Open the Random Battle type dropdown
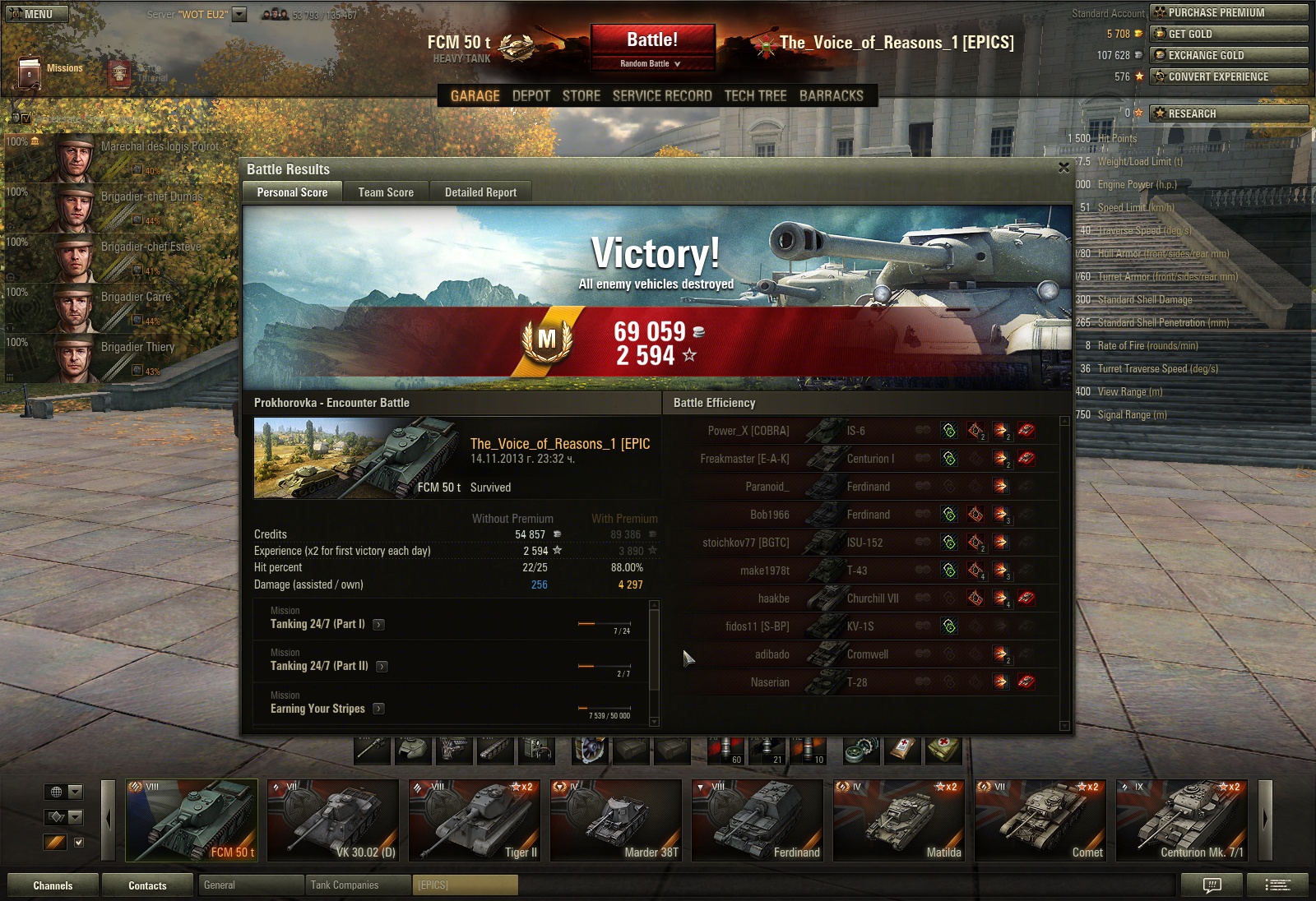Screen dimensions: 1316x901 tap(651, 63)
